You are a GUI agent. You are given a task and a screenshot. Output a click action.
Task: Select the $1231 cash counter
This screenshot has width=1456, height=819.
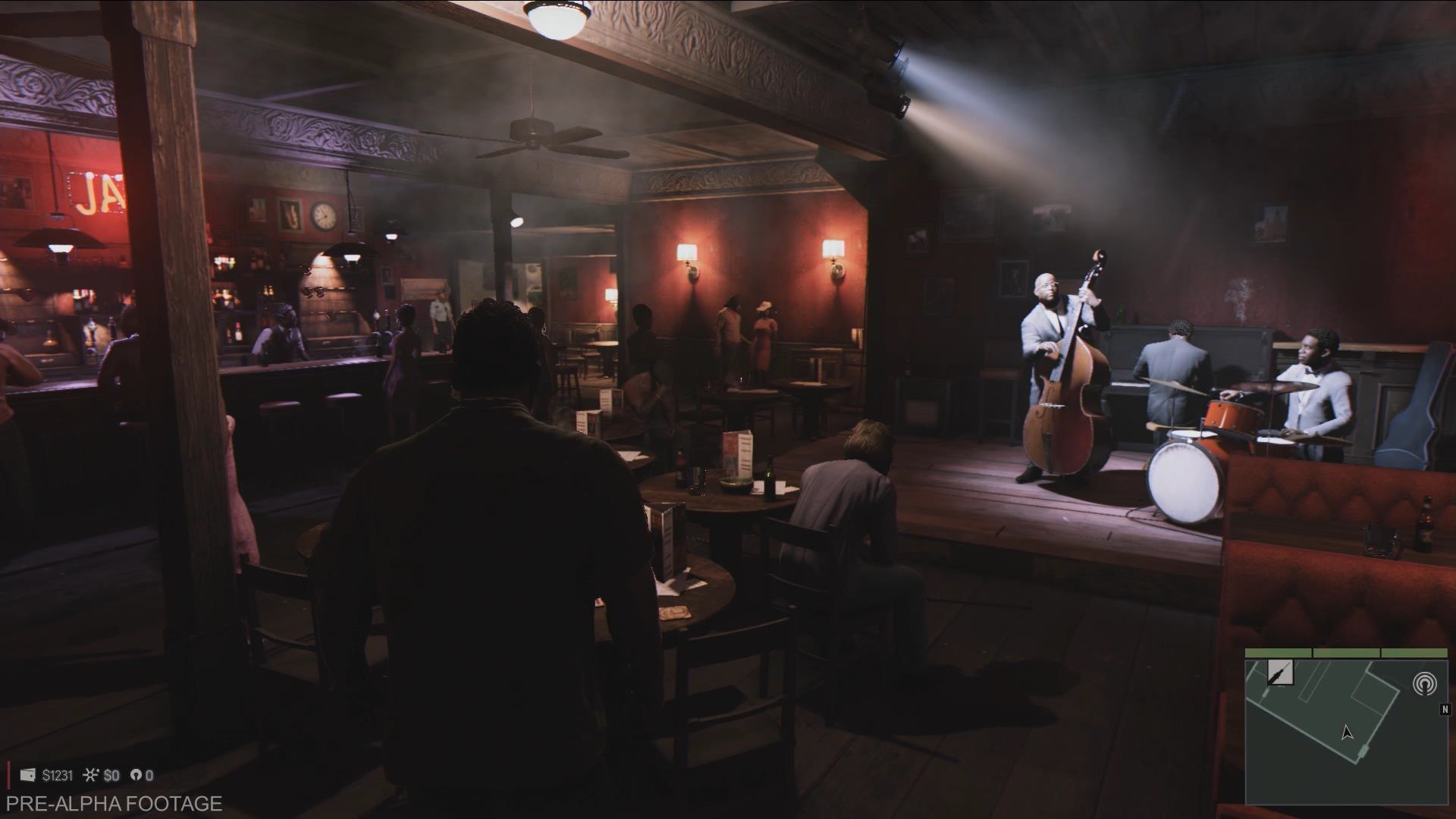click(59, 775)
